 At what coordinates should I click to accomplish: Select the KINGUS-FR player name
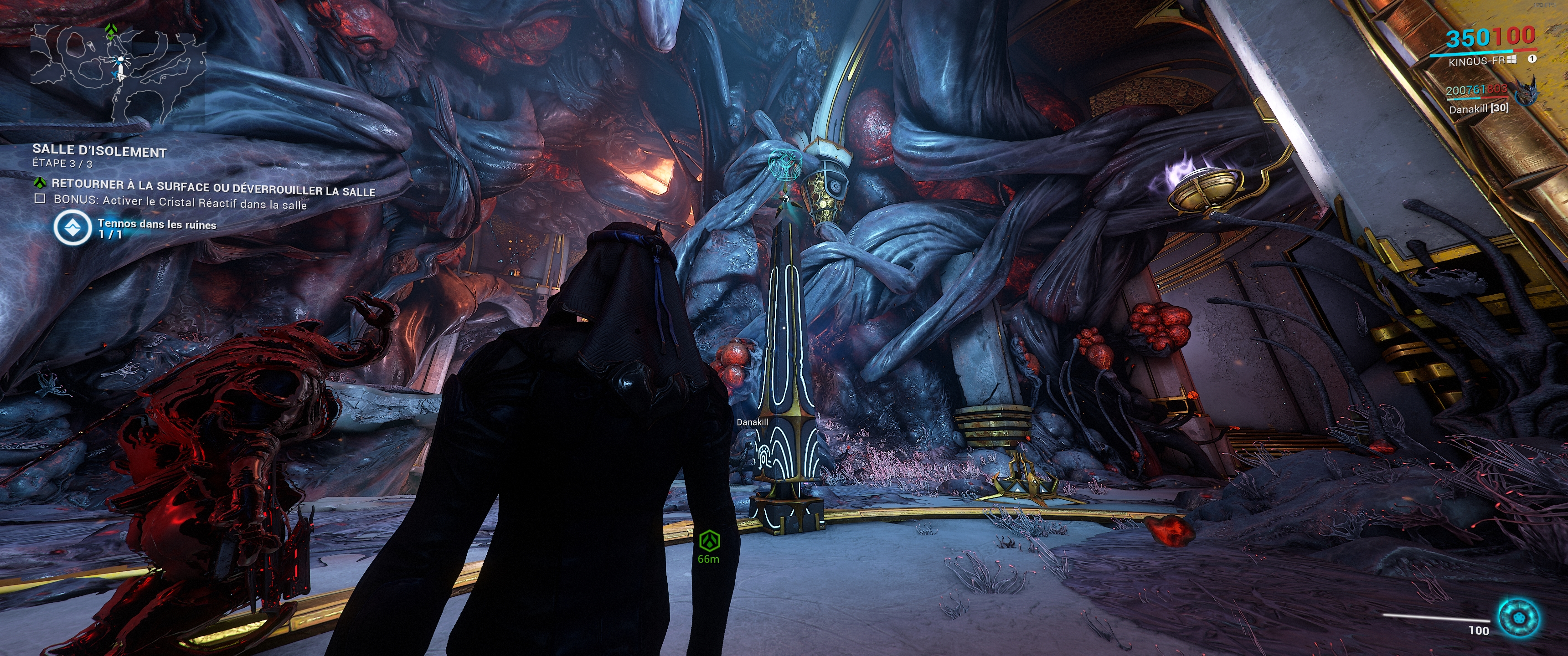(x=1476, y=61)
